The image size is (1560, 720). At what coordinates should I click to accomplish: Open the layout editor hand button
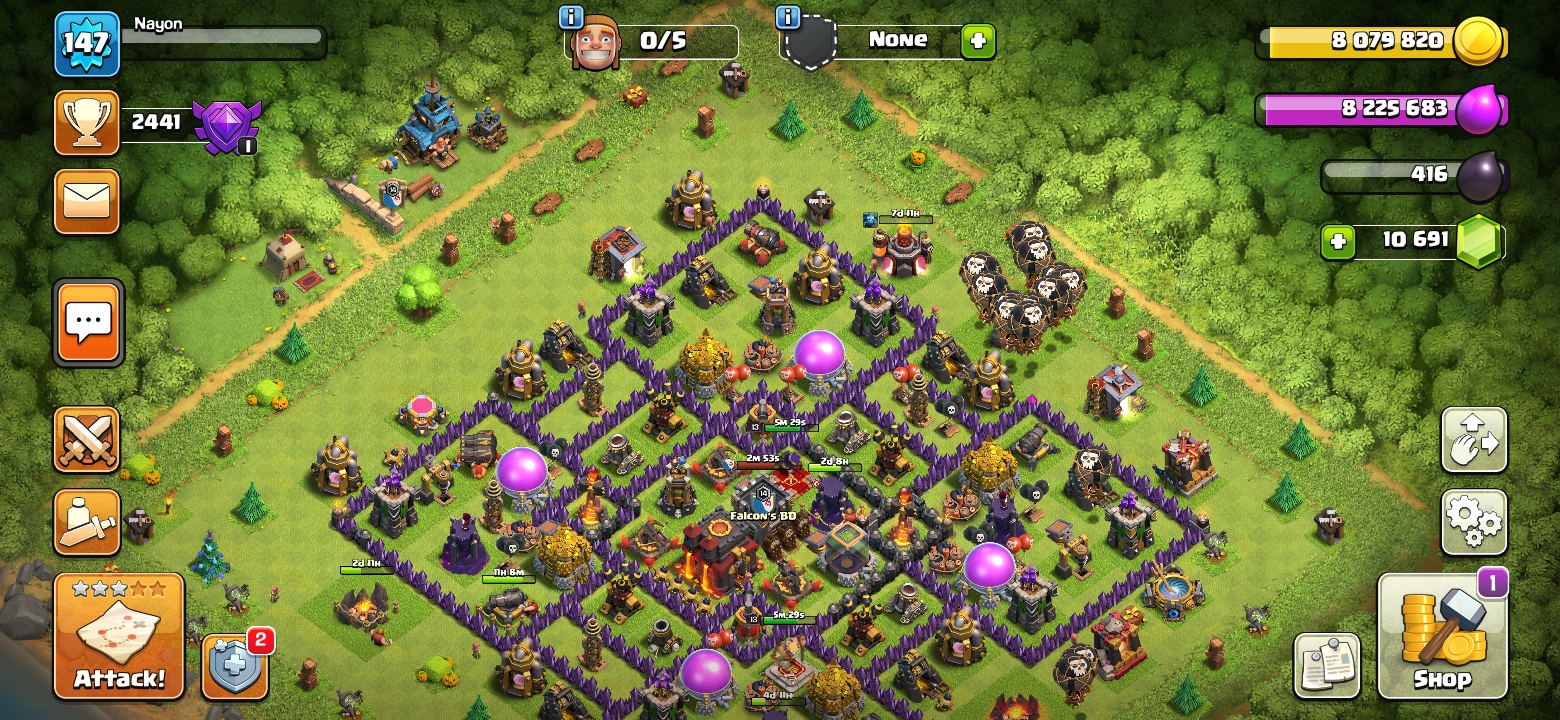coord(1473,439)
